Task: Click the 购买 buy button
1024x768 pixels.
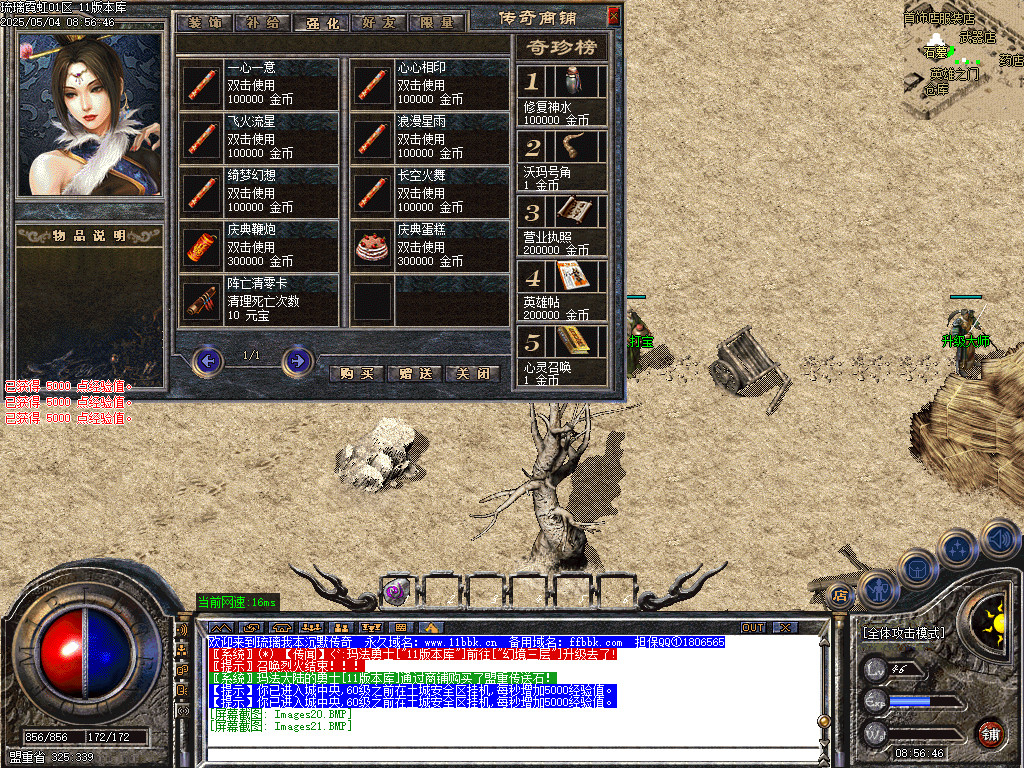Action: coord(356,373)
